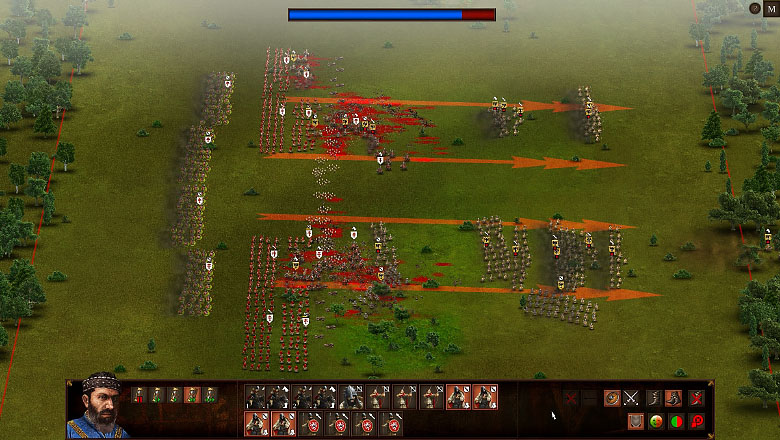This screenshot has width=780, height=440.
Task: Select the single boot walk command
Action: point(653,398)
